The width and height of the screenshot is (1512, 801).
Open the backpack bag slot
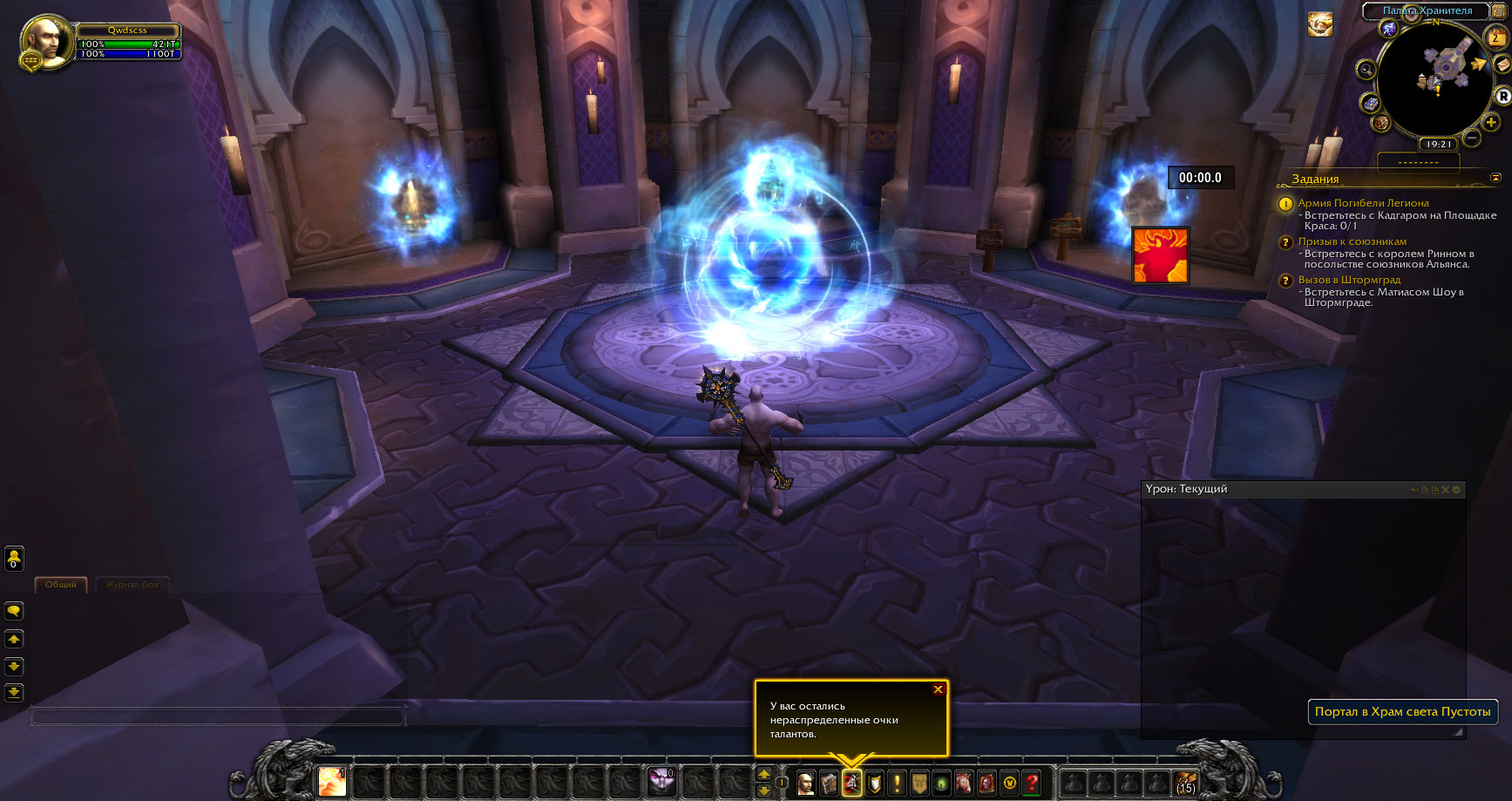coord(1185,783)
